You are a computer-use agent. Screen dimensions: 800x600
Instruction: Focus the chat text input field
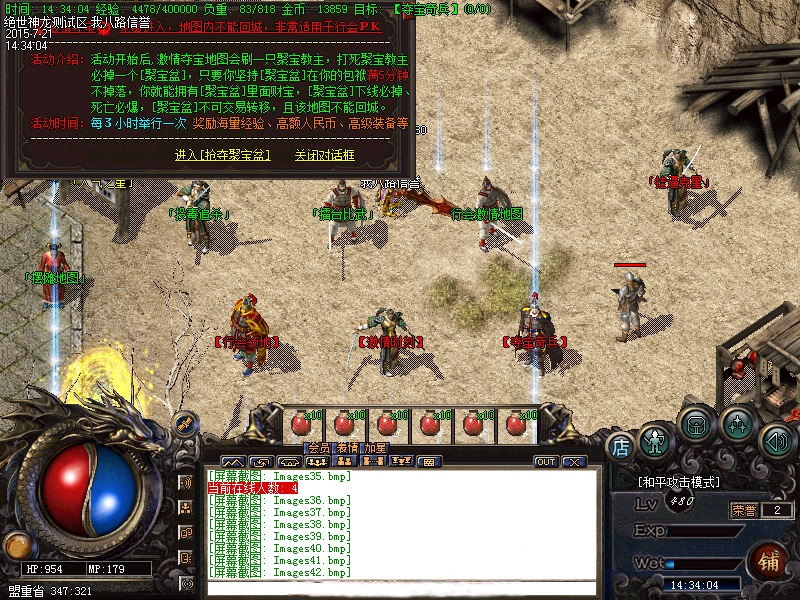tap(400, 587)
